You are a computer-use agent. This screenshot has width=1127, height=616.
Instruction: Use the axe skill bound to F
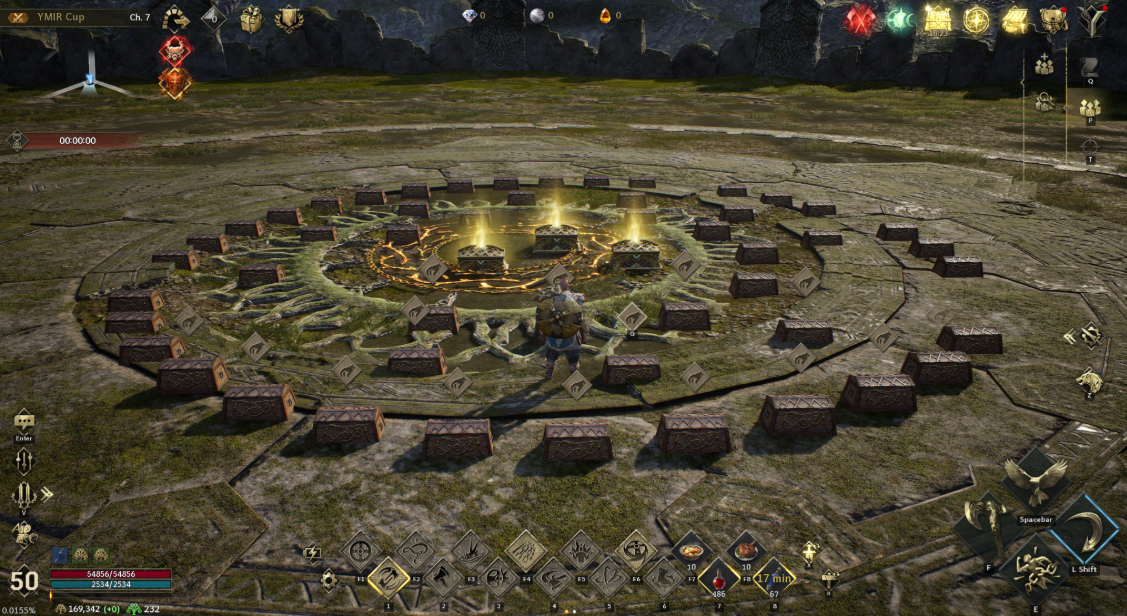[x=984, y=527]
